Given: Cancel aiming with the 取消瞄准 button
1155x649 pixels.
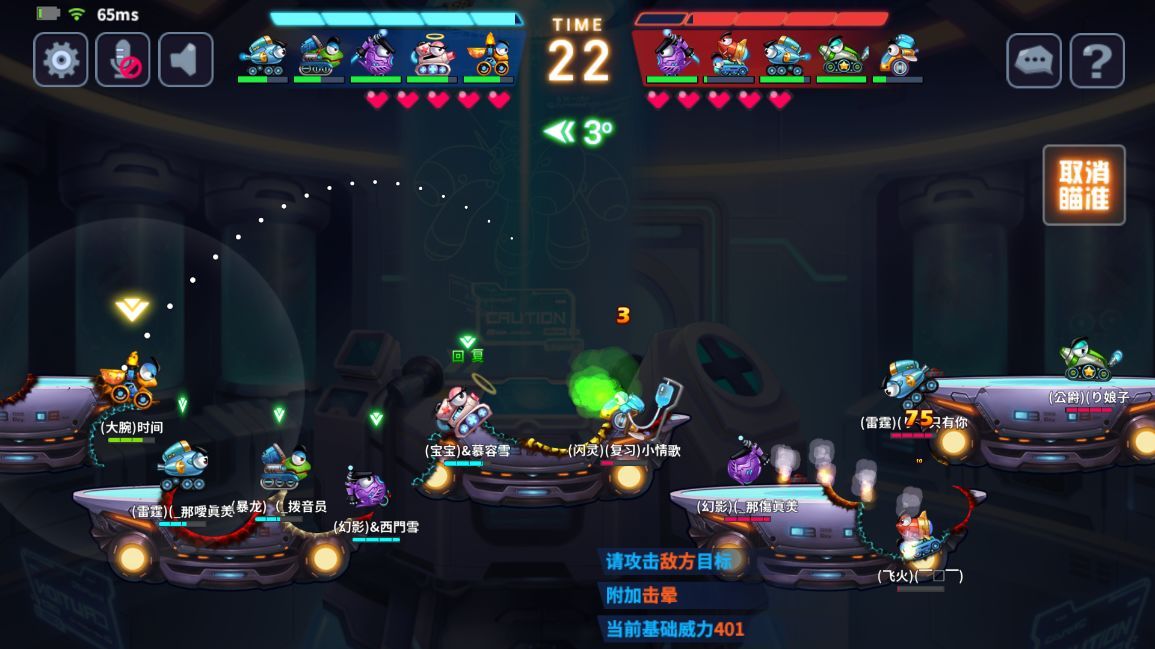Looking at the screenshot, I should [x=1084, y=185].
